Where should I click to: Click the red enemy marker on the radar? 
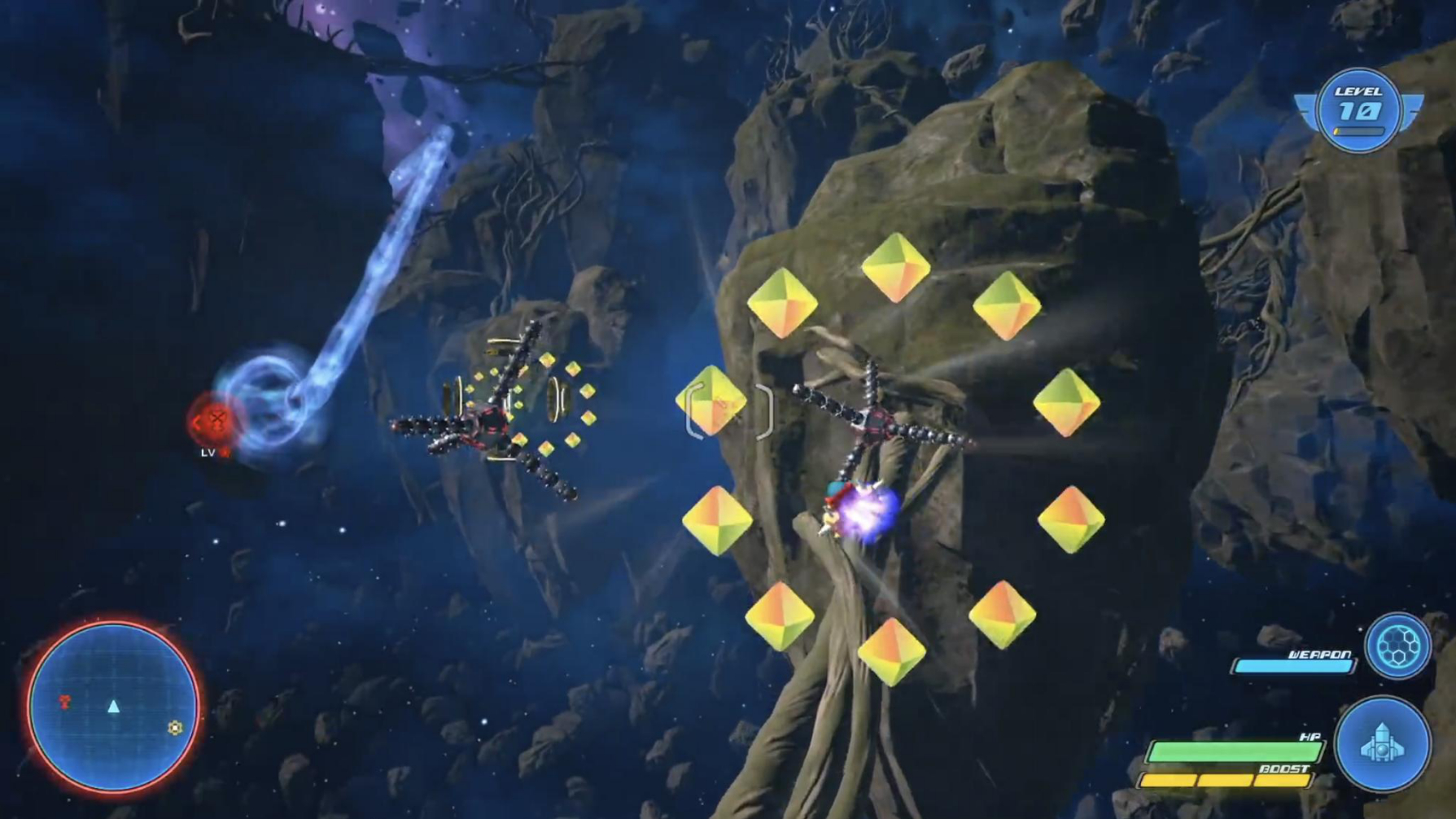(x=65, y=701)
